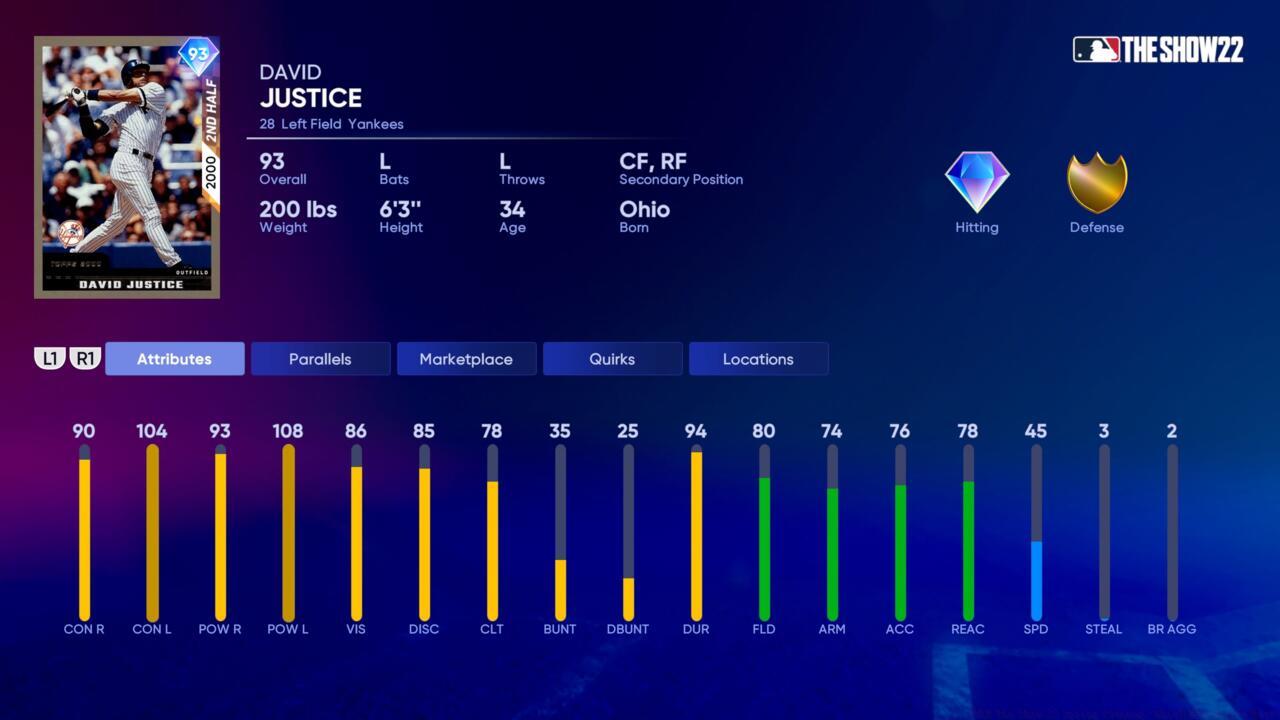View the Quirks tab

[x=612, y=358]
